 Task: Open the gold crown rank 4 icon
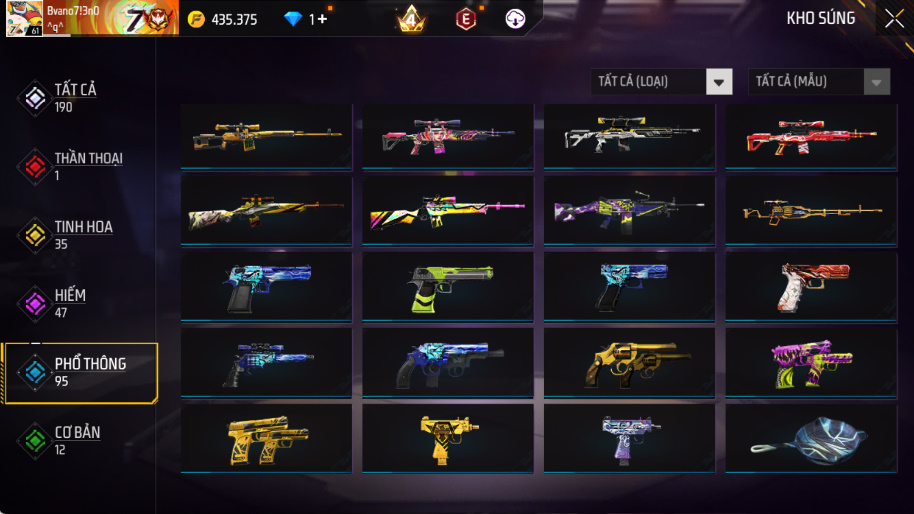410,19
